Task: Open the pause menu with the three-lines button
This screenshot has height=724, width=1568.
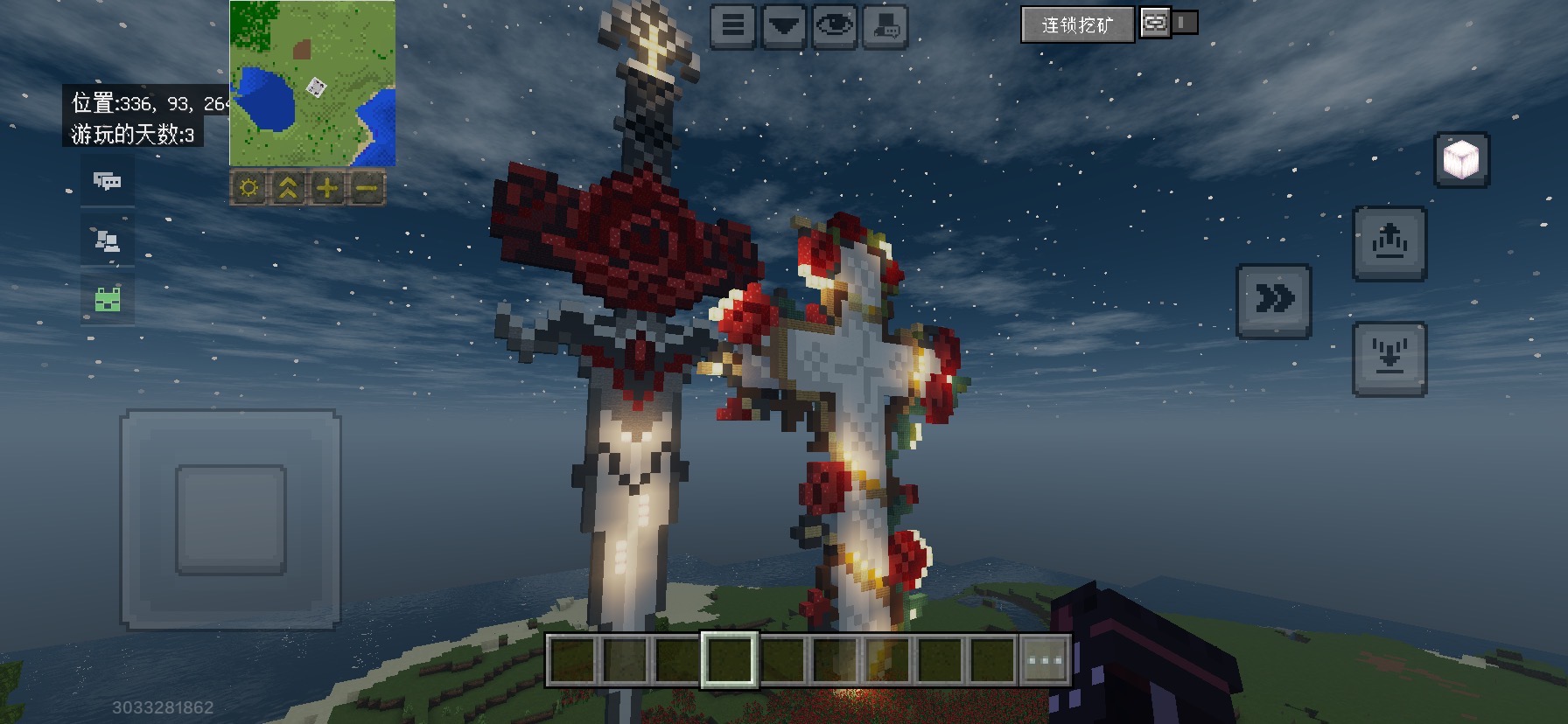Action: [733, 26]
